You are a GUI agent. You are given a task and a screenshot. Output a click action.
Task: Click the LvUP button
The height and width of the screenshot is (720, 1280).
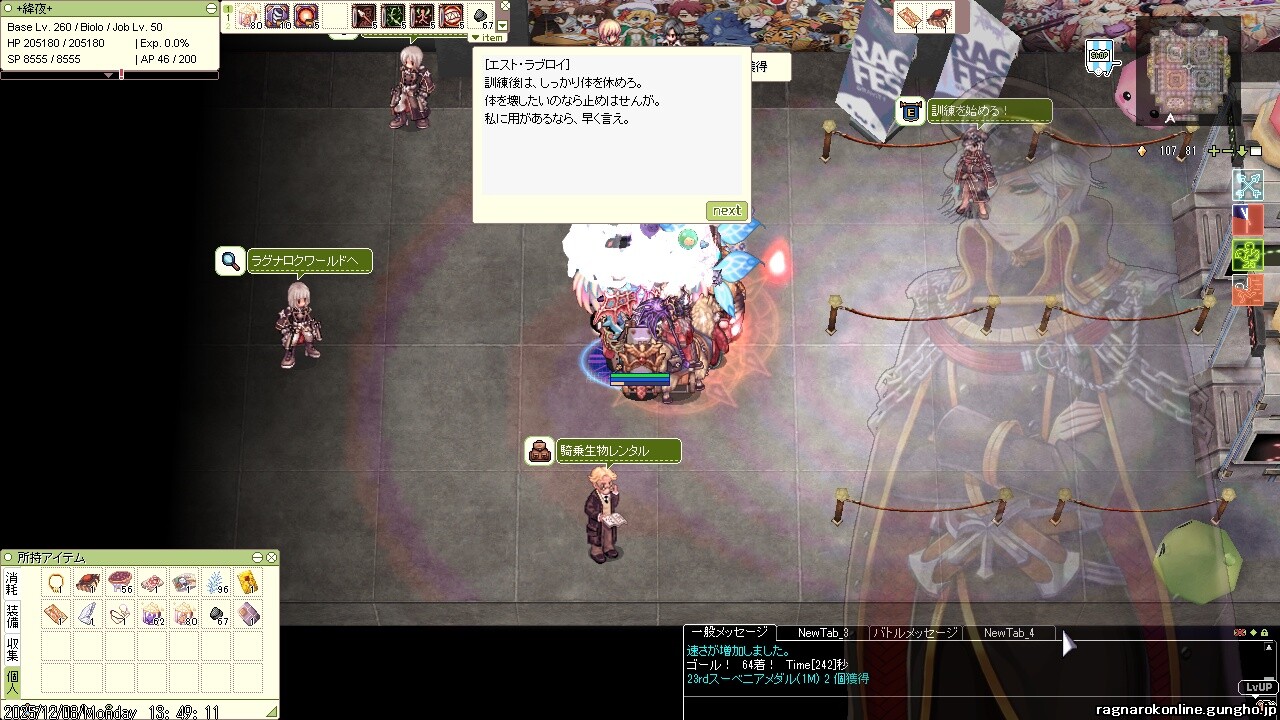click(x=1257, y=687)
